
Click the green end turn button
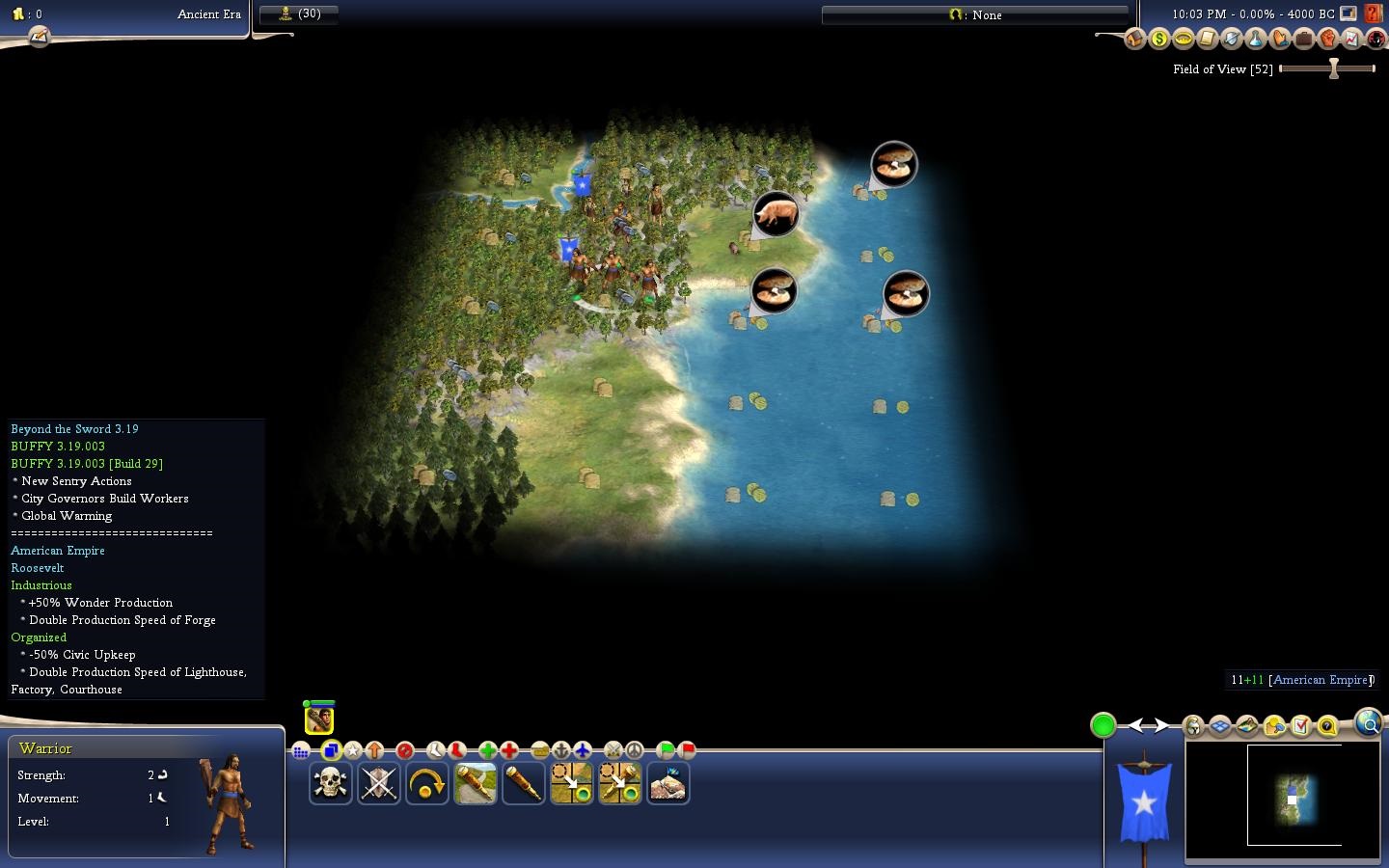click(x=1103, y=725)
